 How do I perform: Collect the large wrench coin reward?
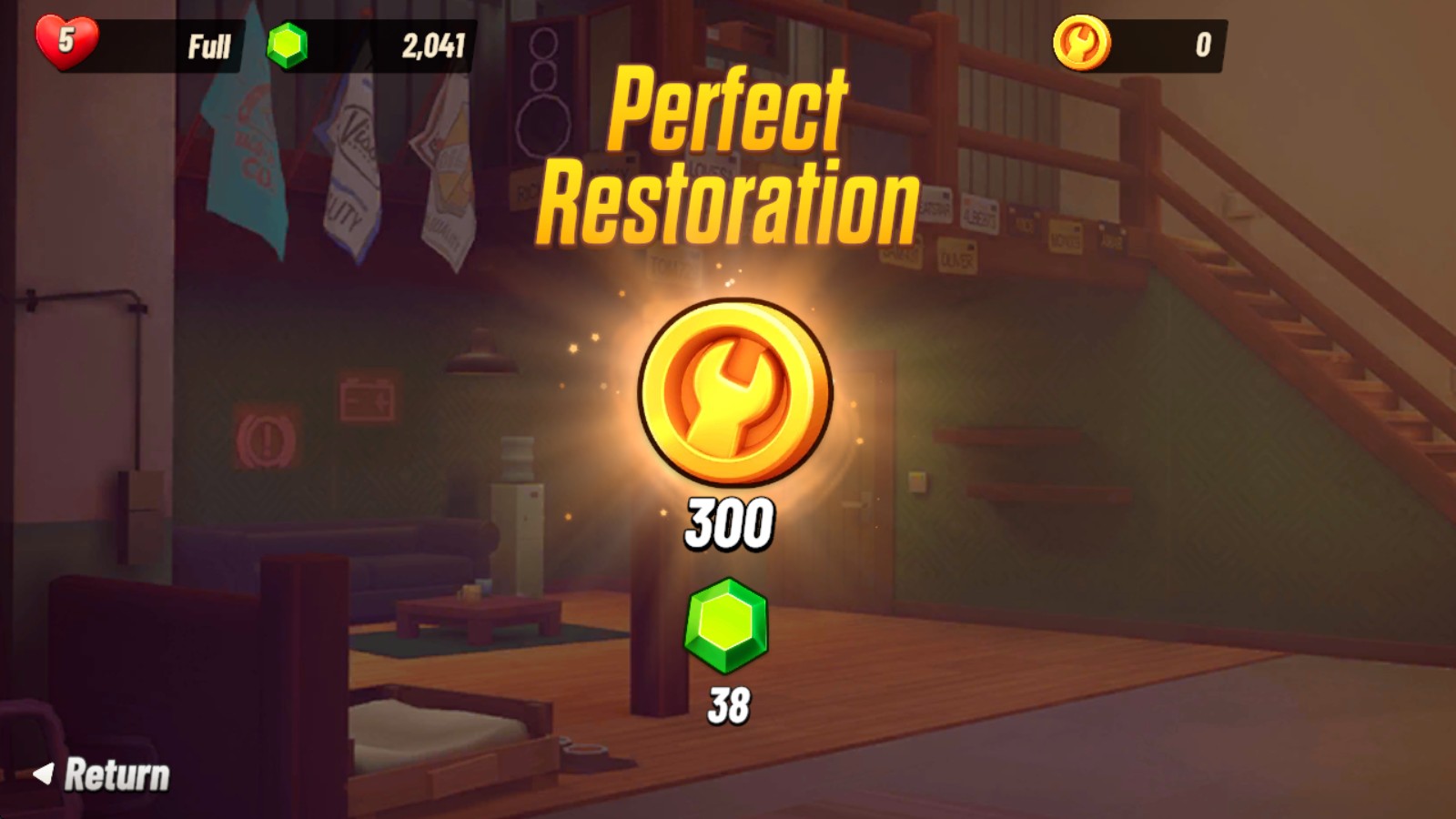click(734, 391)
